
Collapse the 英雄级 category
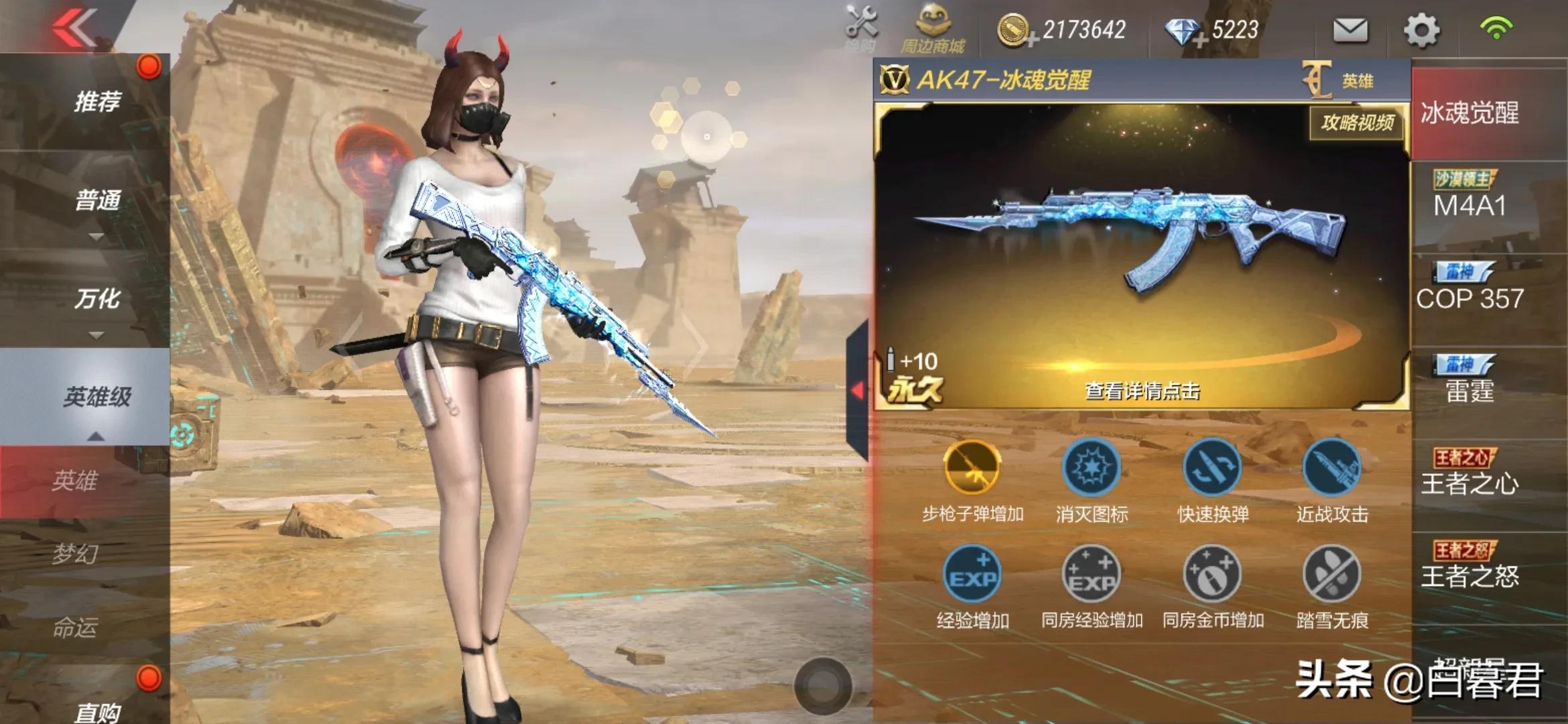coord(97,398)
